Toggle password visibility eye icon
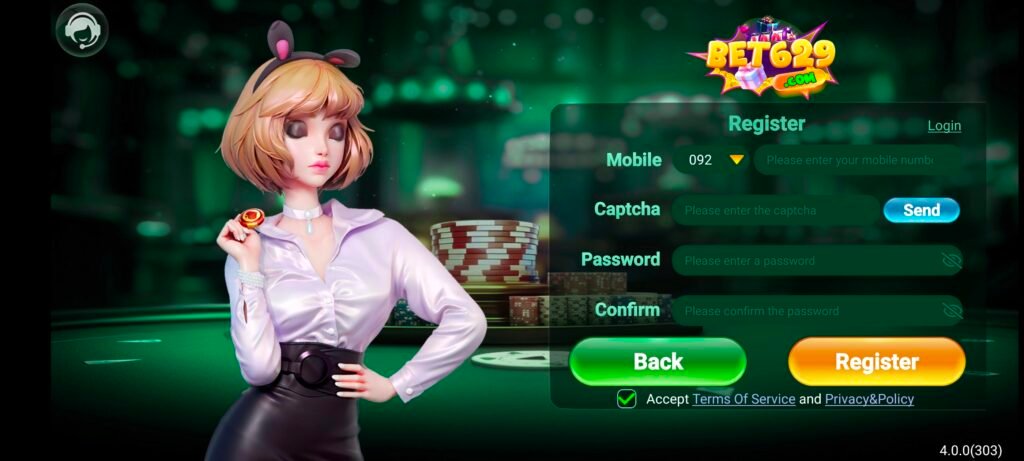This screenshot has height=461, width=1024. (951, 260)
